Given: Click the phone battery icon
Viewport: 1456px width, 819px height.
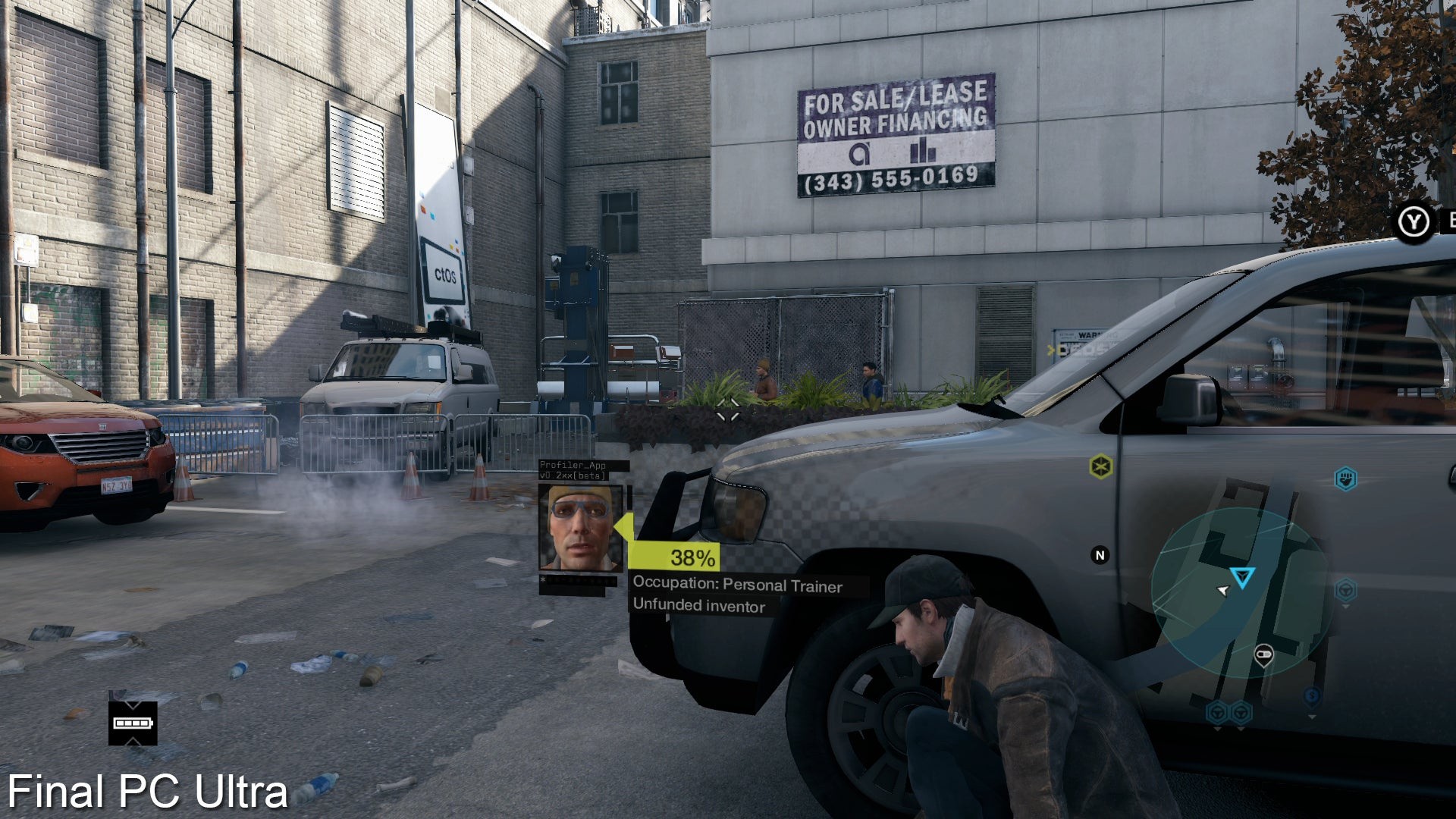Looking at the screenshot, I should pos(133,723).
